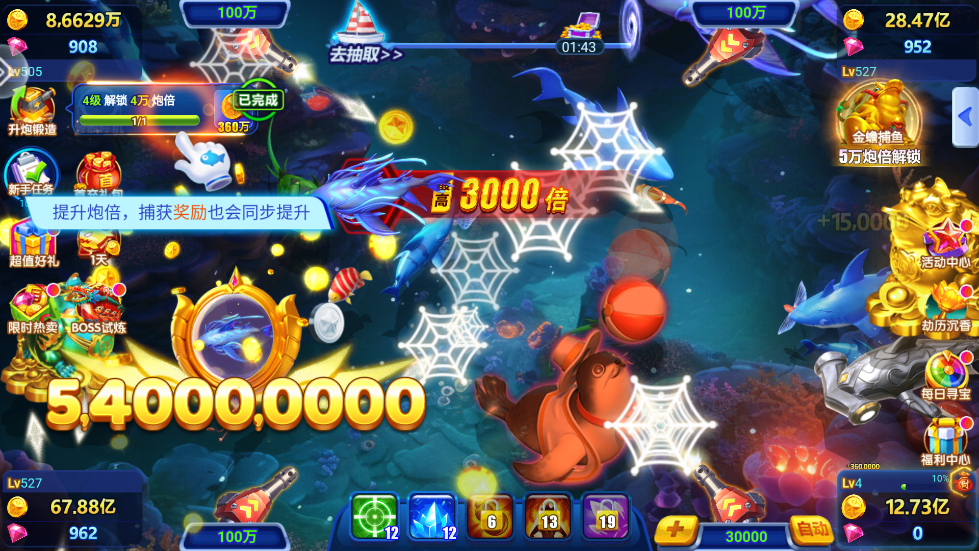Image resolution: width=979 pixels, height=551 pixels.
Task: Select the locked skill slot numbered 19
Action: pyautogui.click(x=606, y=516)
